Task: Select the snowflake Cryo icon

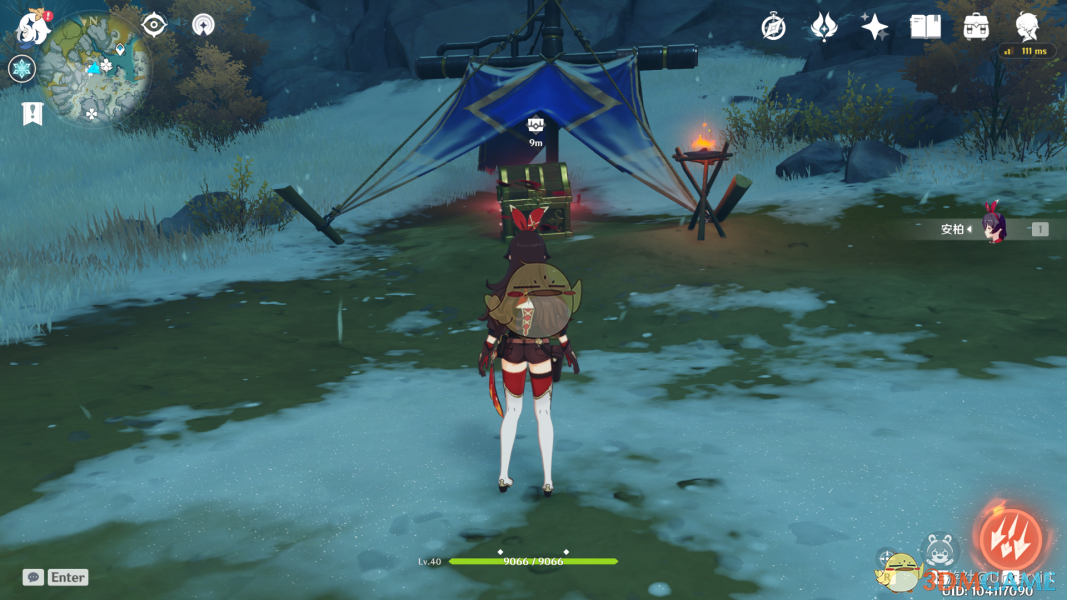Action: pos(21,69)
